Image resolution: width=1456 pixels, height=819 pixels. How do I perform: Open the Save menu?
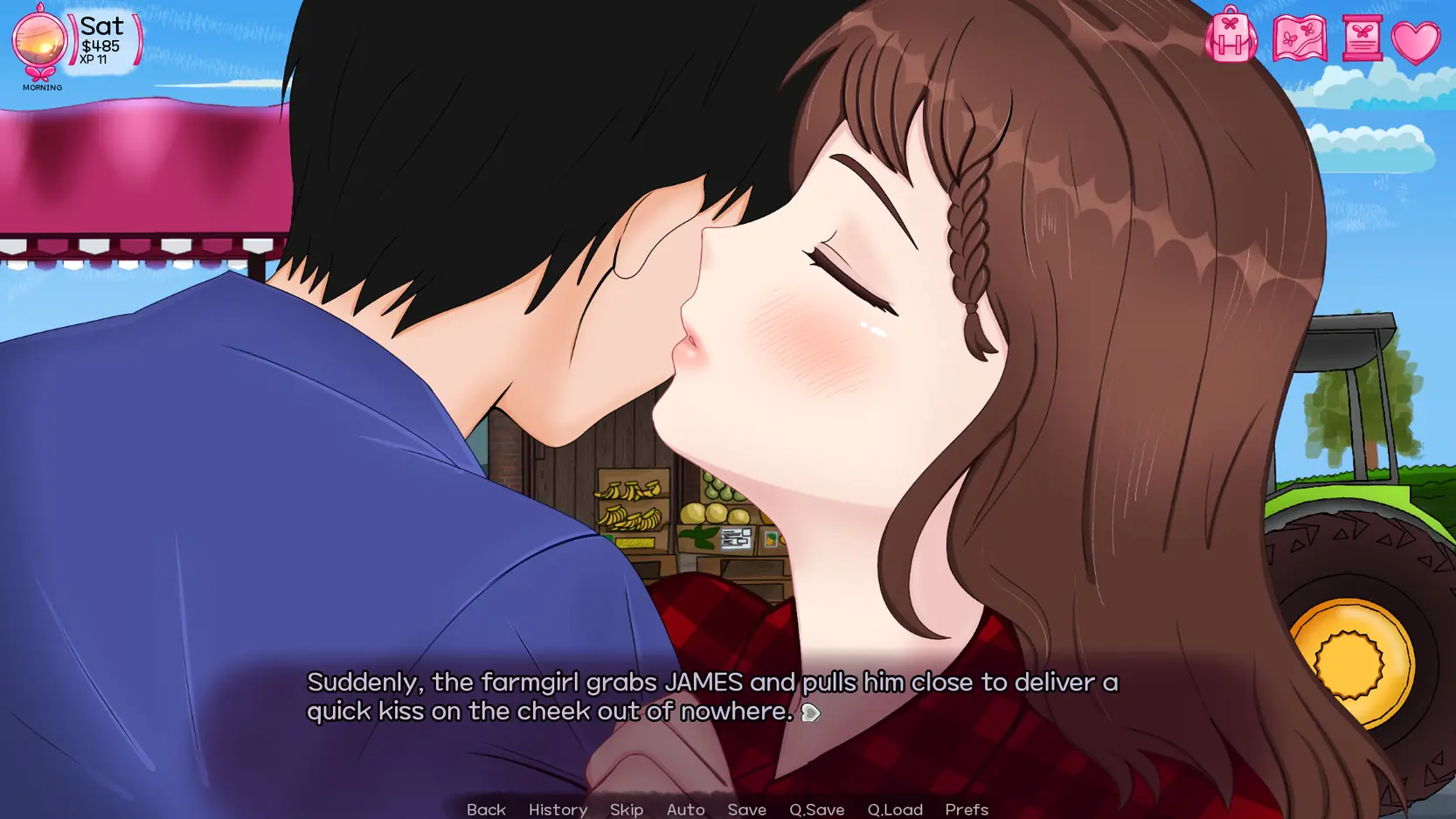tap(746, 809)
